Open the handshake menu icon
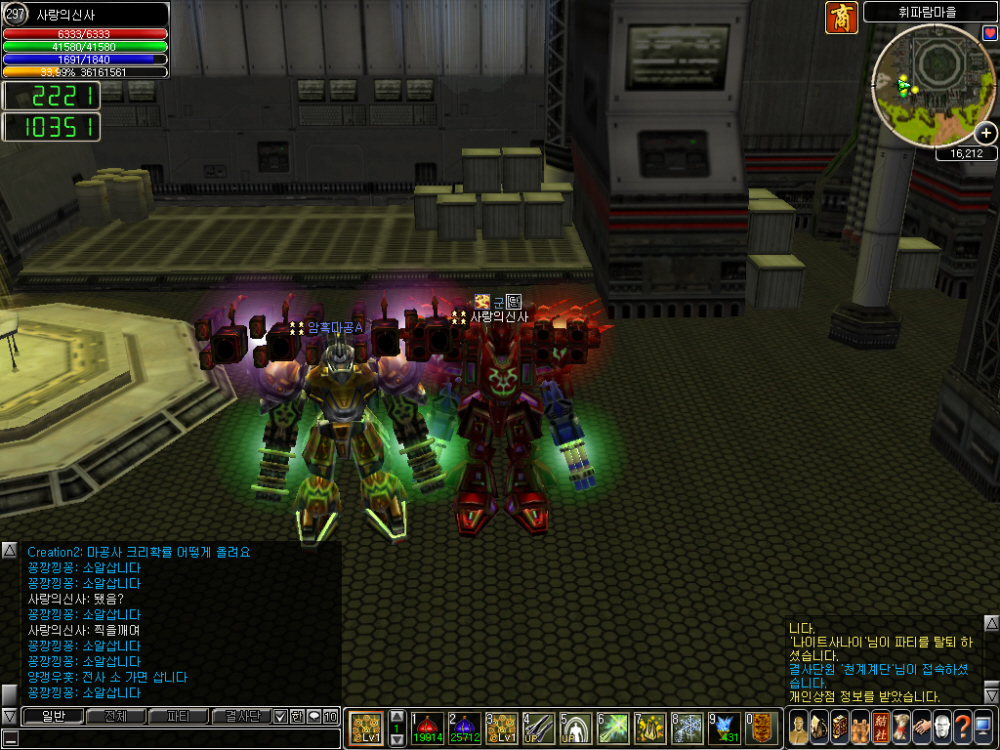The image size is (1000, 750). click(921, 728)
